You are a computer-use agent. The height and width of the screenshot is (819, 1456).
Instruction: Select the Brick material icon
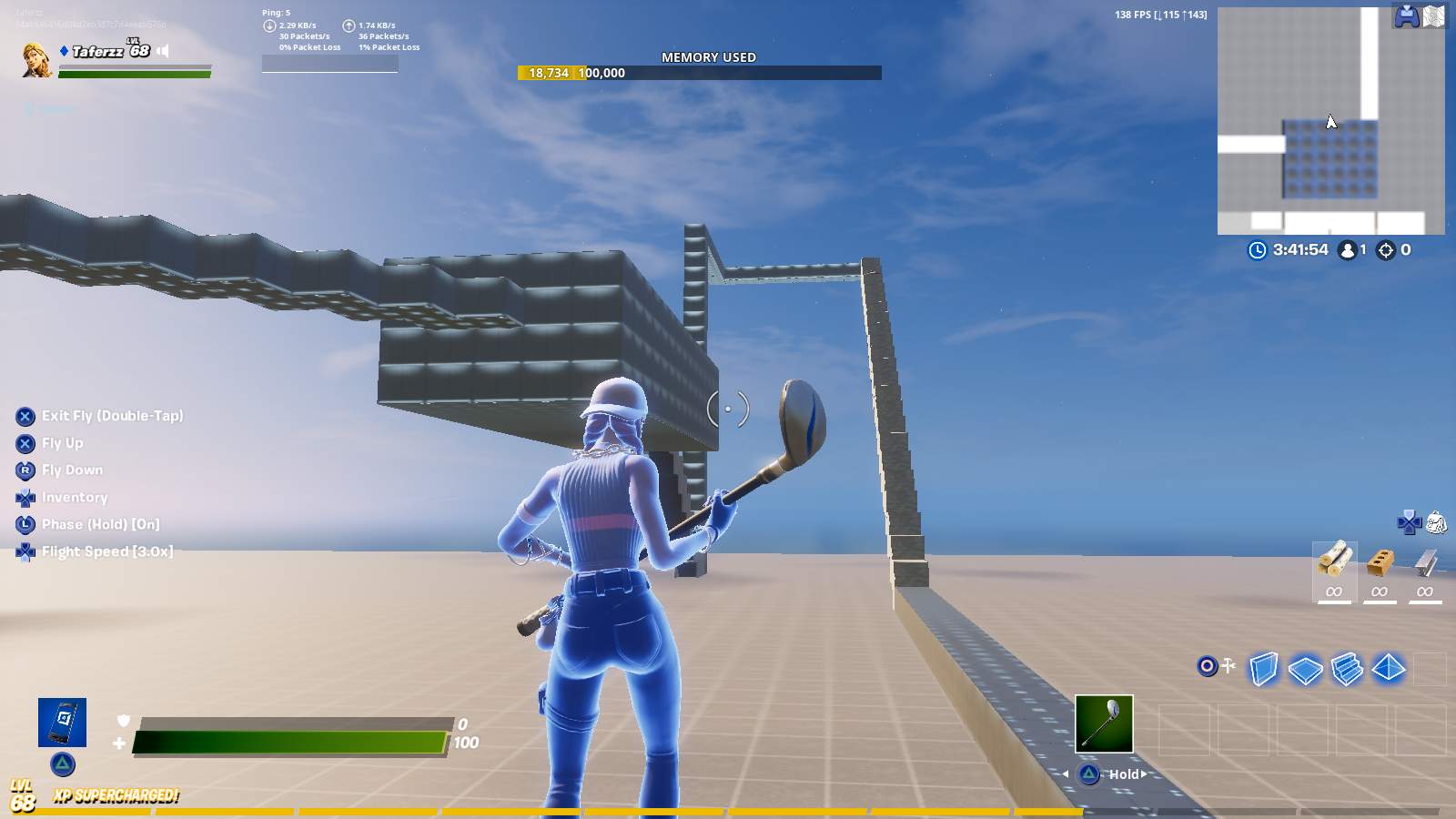[1380, 562]
